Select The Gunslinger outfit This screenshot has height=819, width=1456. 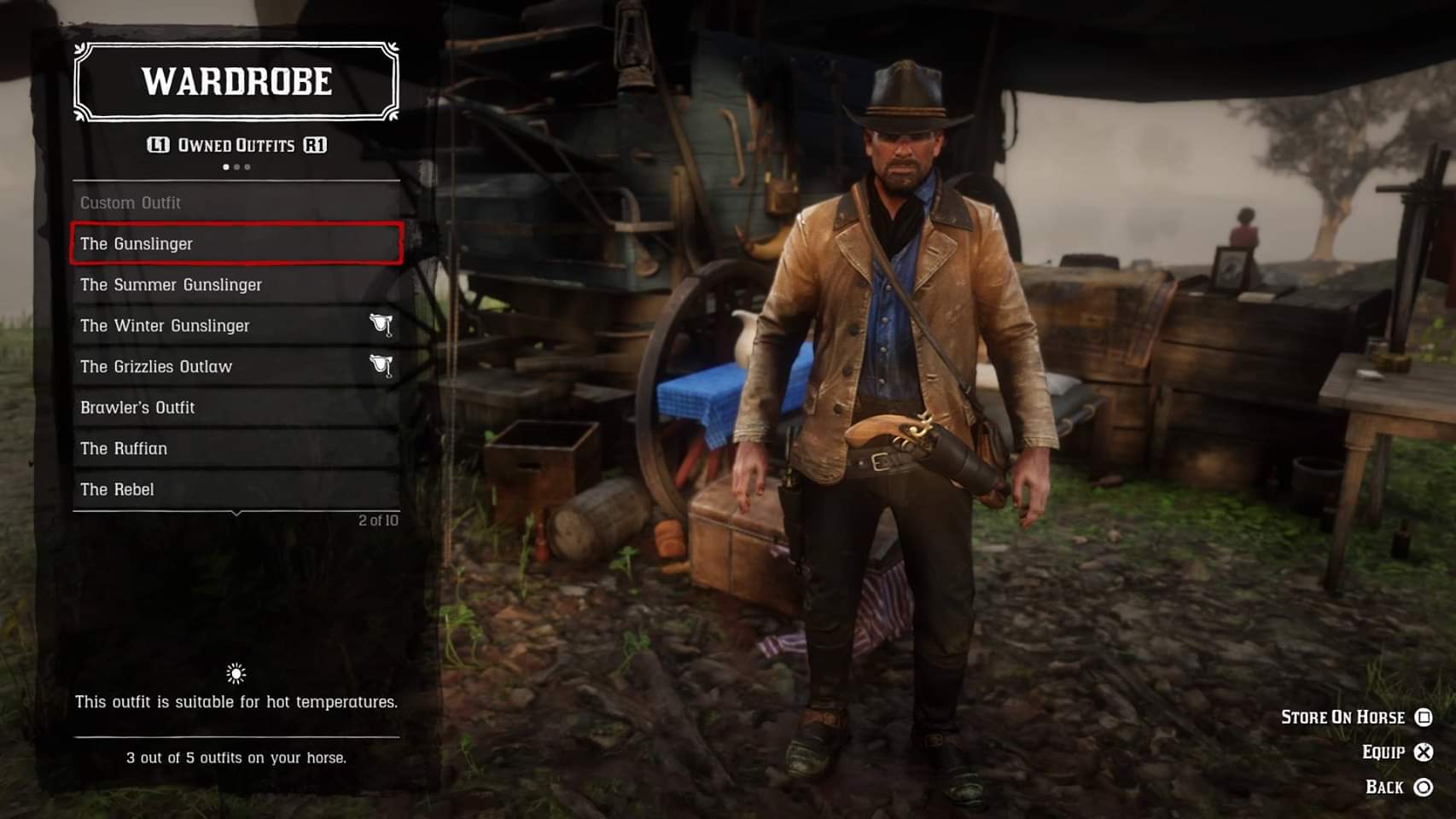(236, 244)
